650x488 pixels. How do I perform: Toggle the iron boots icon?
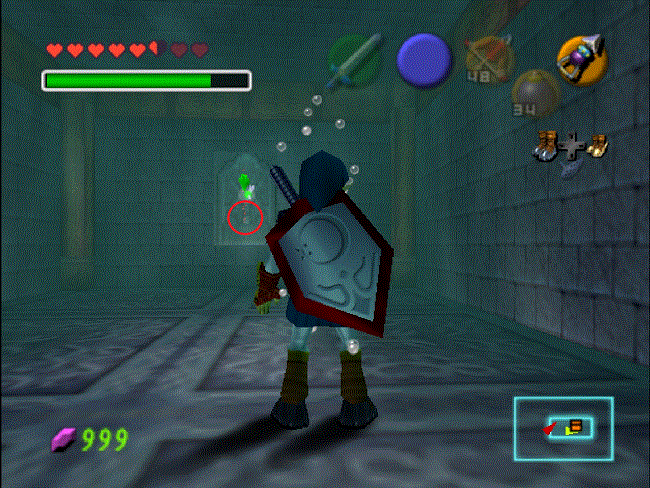[547, 146]
